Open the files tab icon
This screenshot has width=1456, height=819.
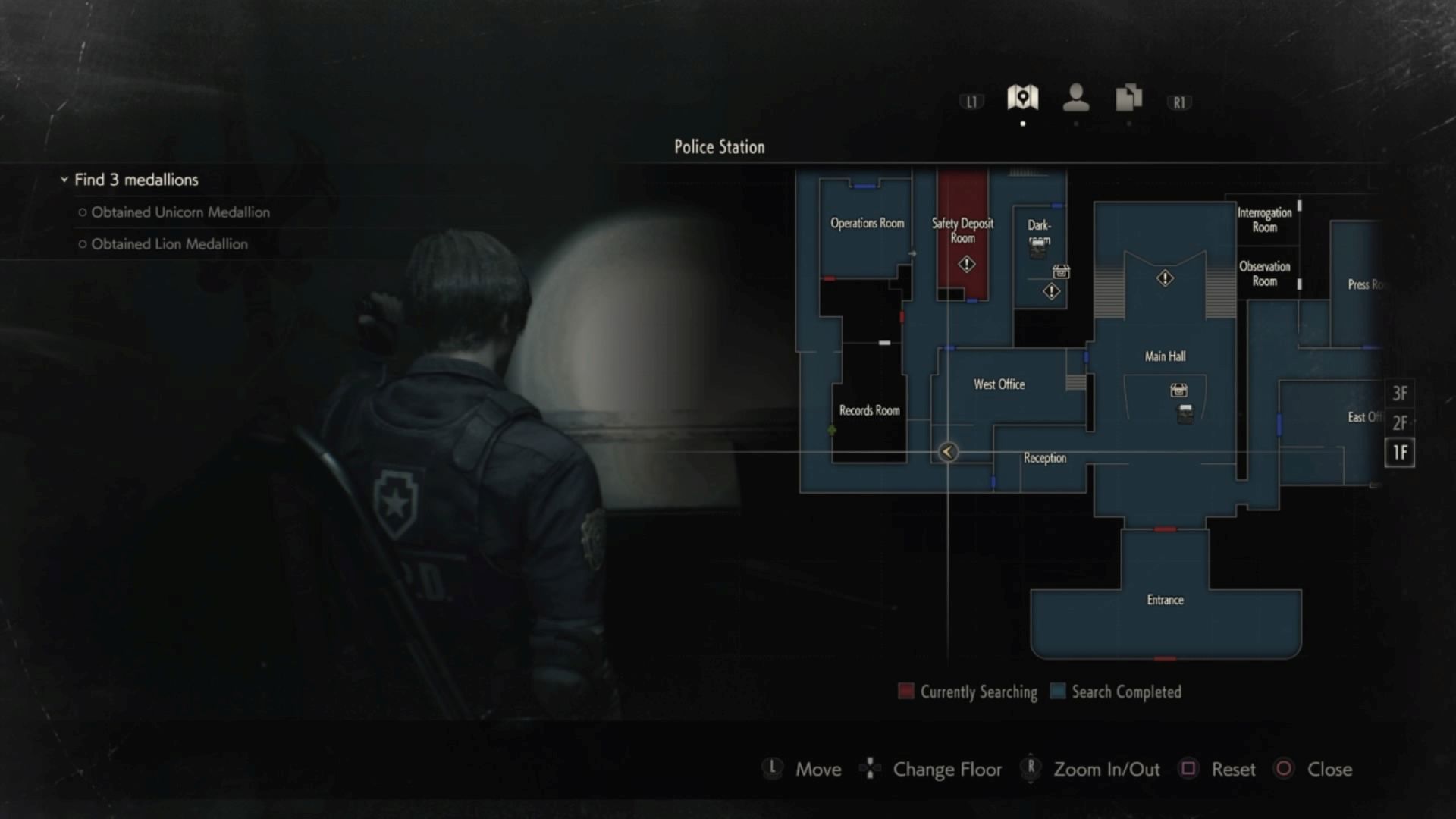point(1128,98)
